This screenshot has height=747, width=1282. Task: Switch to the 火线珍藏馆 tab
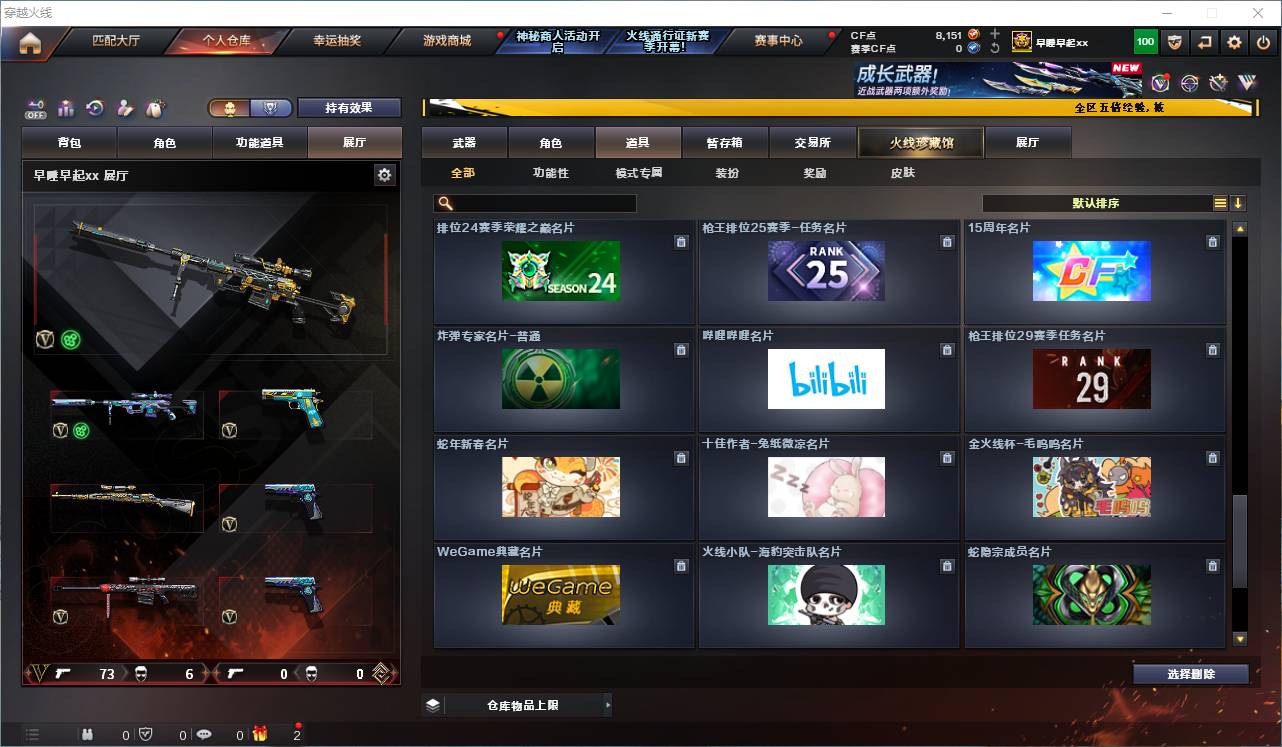click(920, 142)
